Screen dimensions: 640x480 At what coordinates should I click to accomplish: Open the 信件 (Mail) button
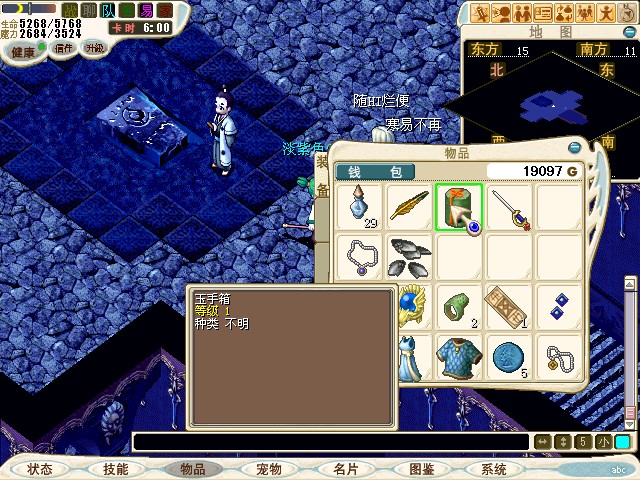(x=64, y=48)
